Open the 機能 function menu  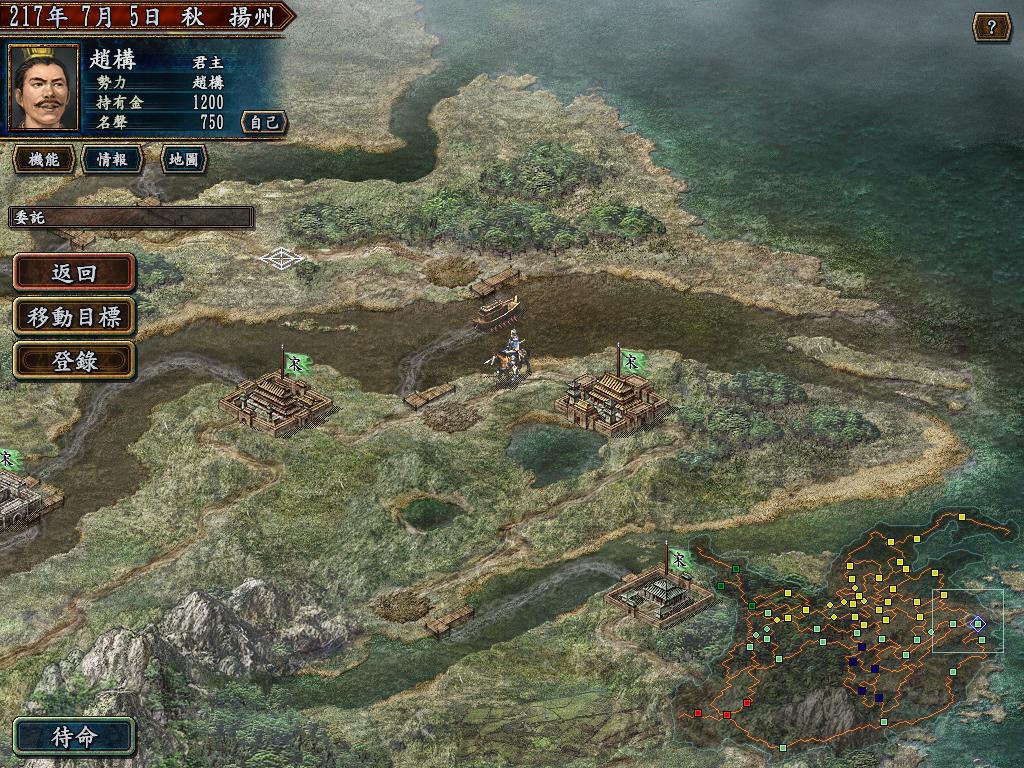(43, 159)
